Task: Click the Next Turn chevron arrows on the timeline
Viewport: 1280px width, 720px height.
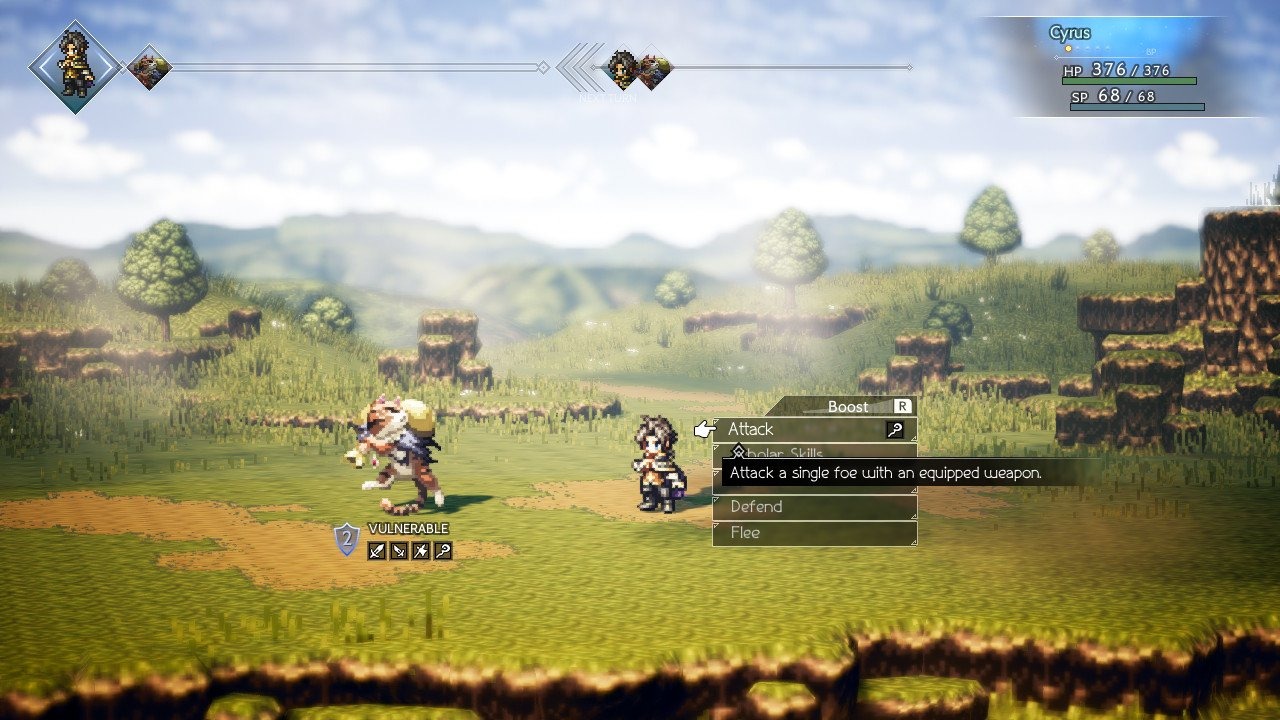Action: pyautogui.click(x=576, y=65)
